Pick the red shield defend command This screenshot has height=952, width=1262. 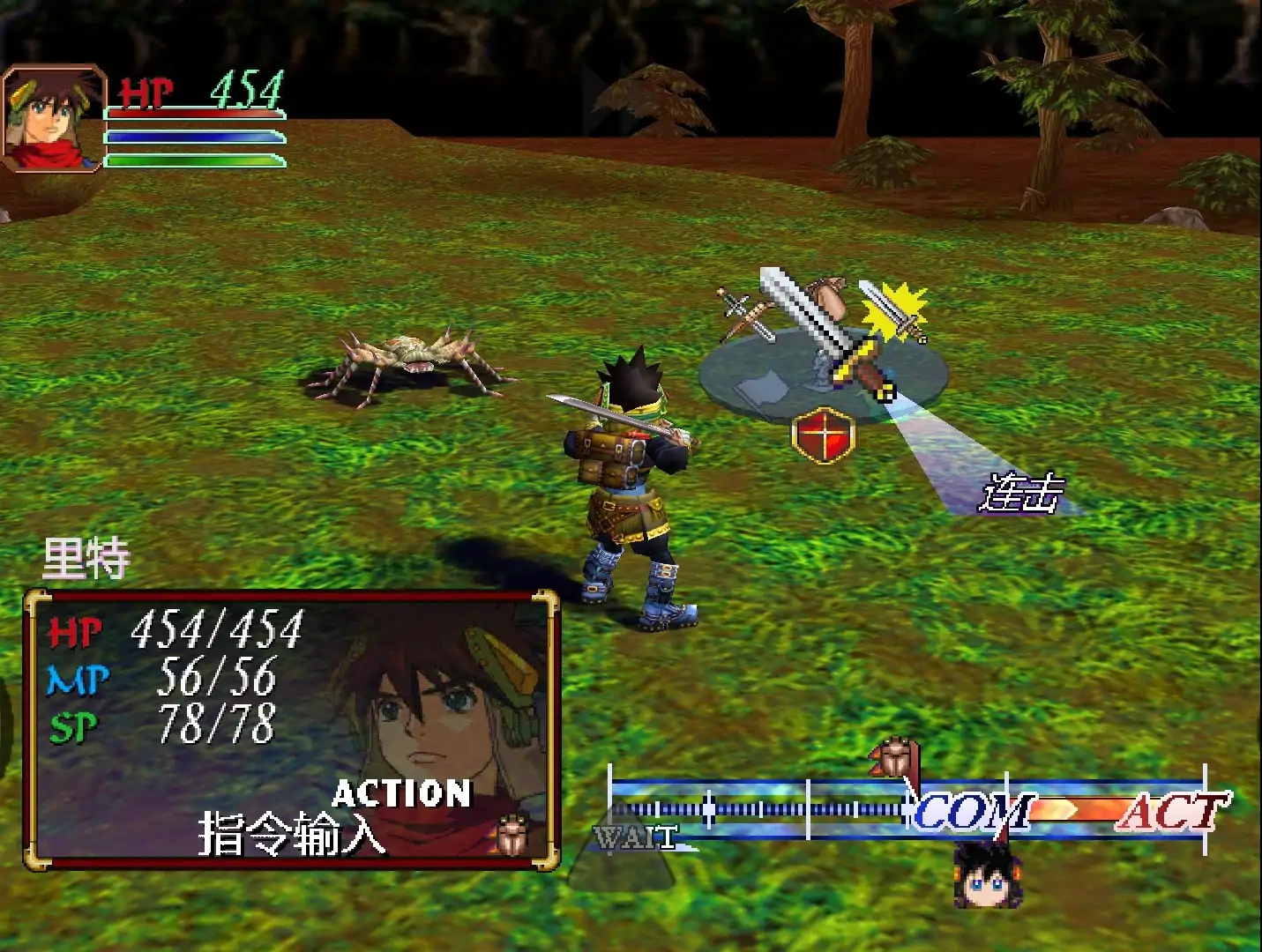click(823, 435)
